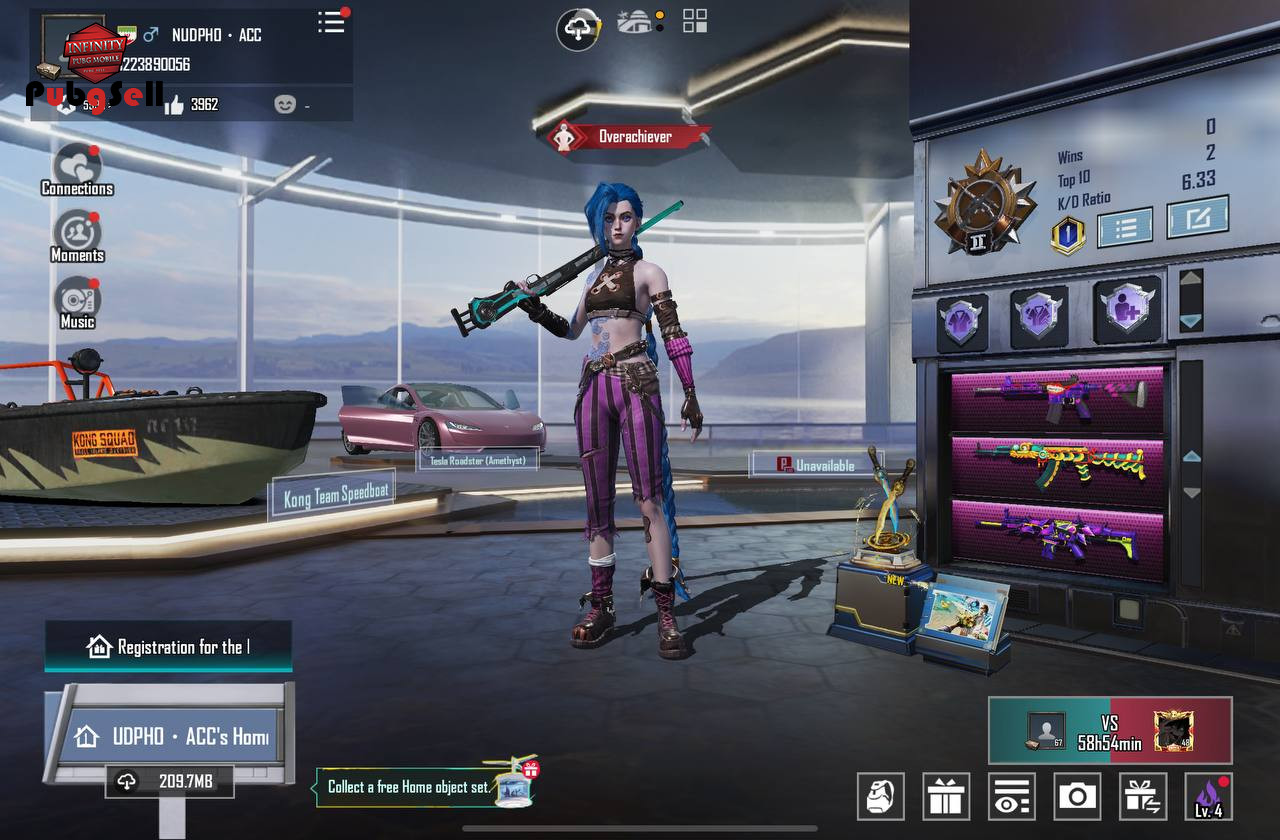The height and width of the screenshot is (840, 1280).
Task: Select the add-friend purple badge
Action: click(1127, 310)
